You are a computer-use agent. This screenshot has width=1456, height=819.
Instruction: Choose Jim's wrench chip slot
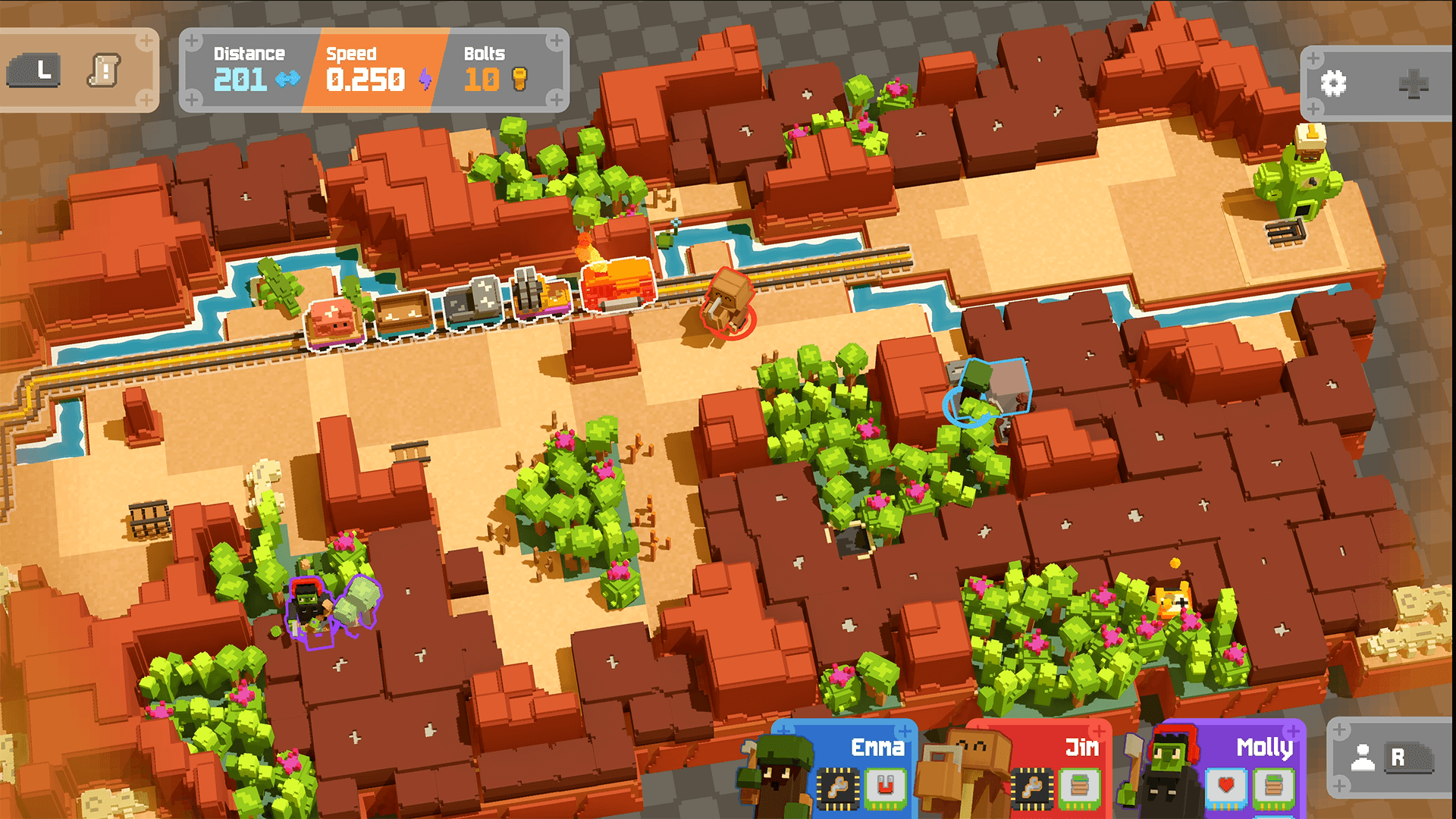pyautogui.click(x=1032, y=787)
